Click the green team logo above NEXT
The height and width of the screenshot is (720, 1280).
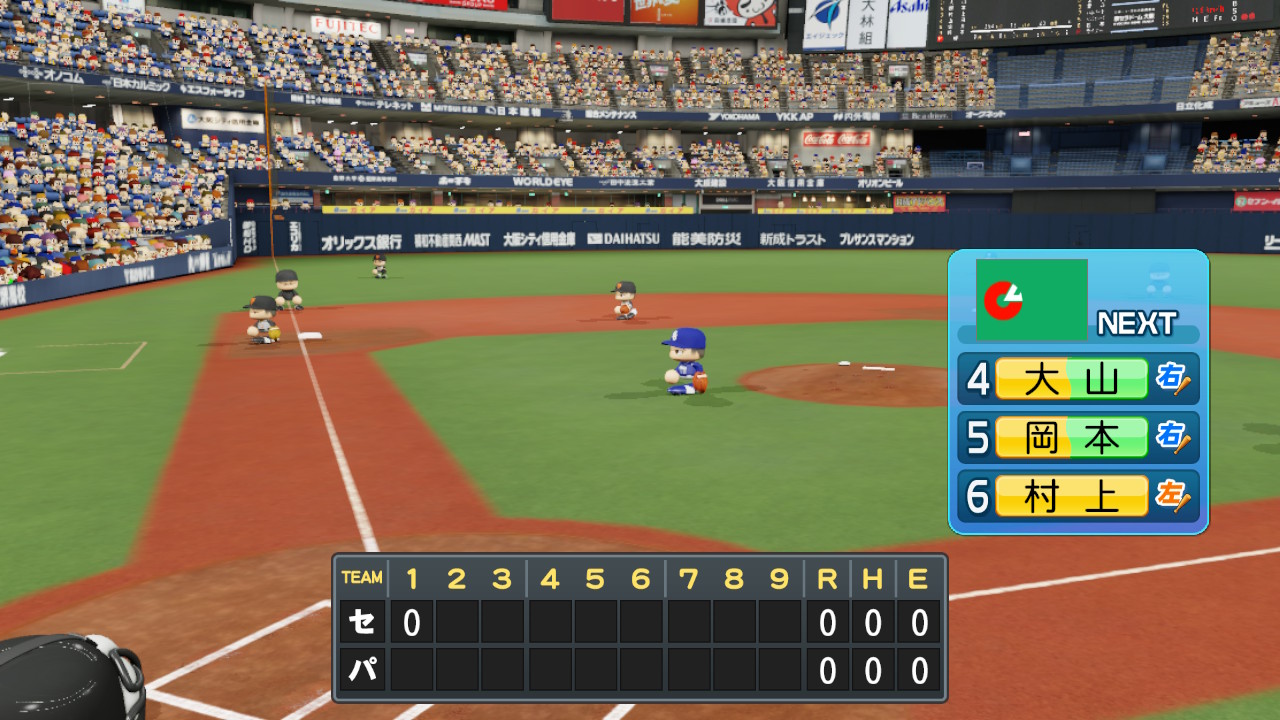point(1031,299)
